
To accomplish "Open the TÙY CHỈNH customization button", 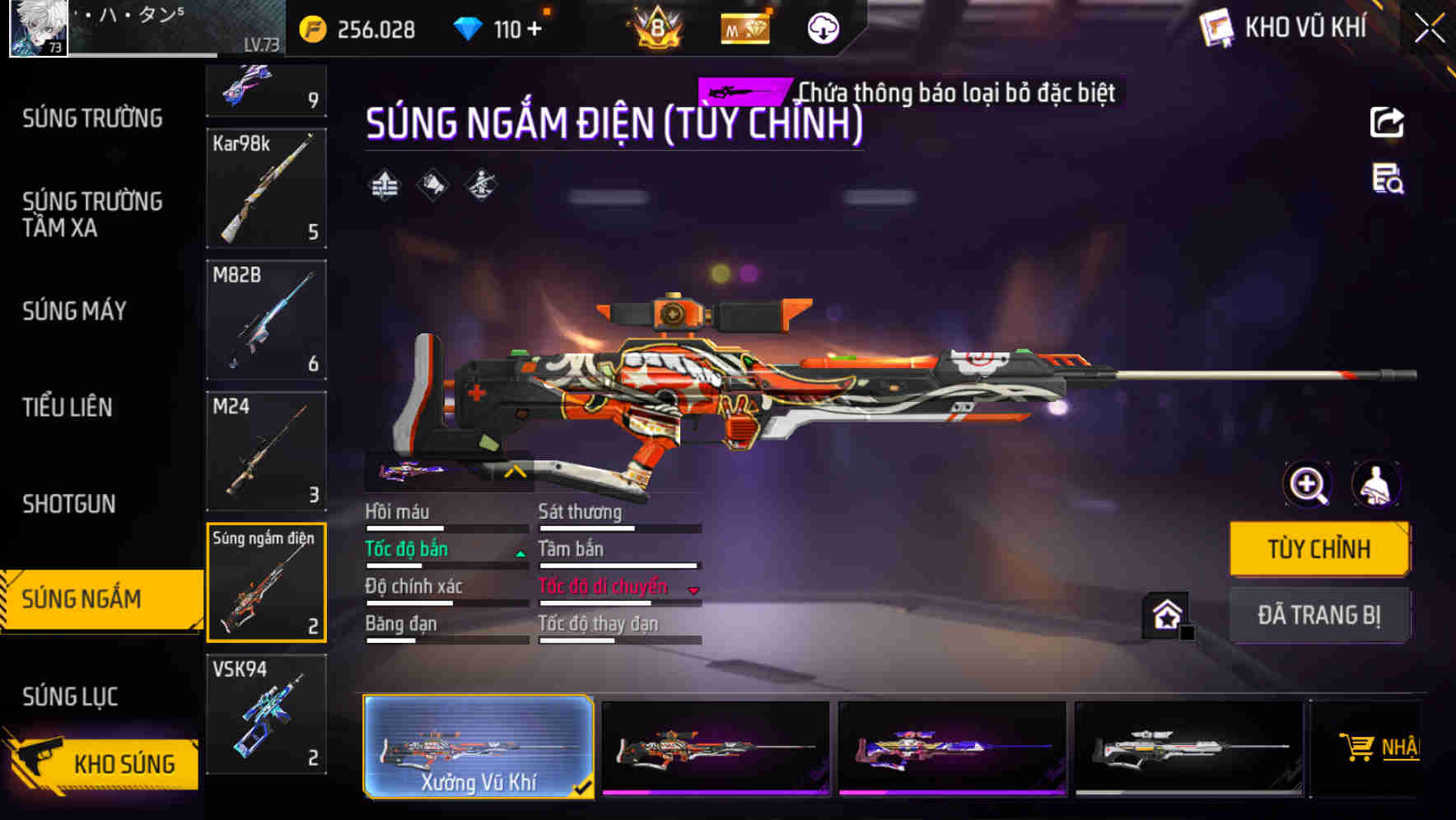I will click(x=1318, y=549).
